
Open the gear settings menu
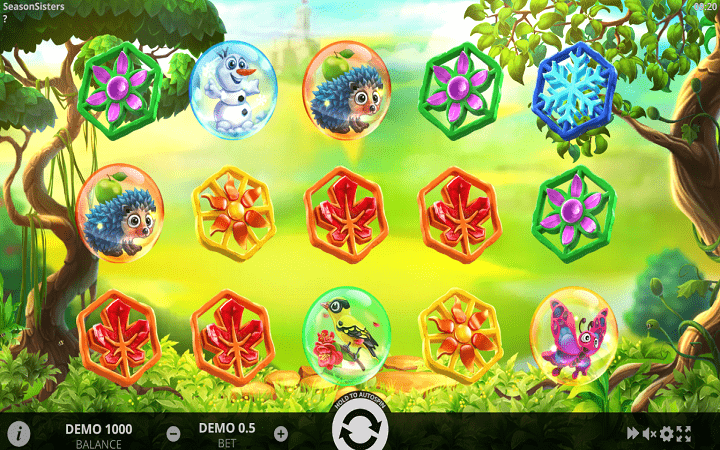(x=667, y=433)
